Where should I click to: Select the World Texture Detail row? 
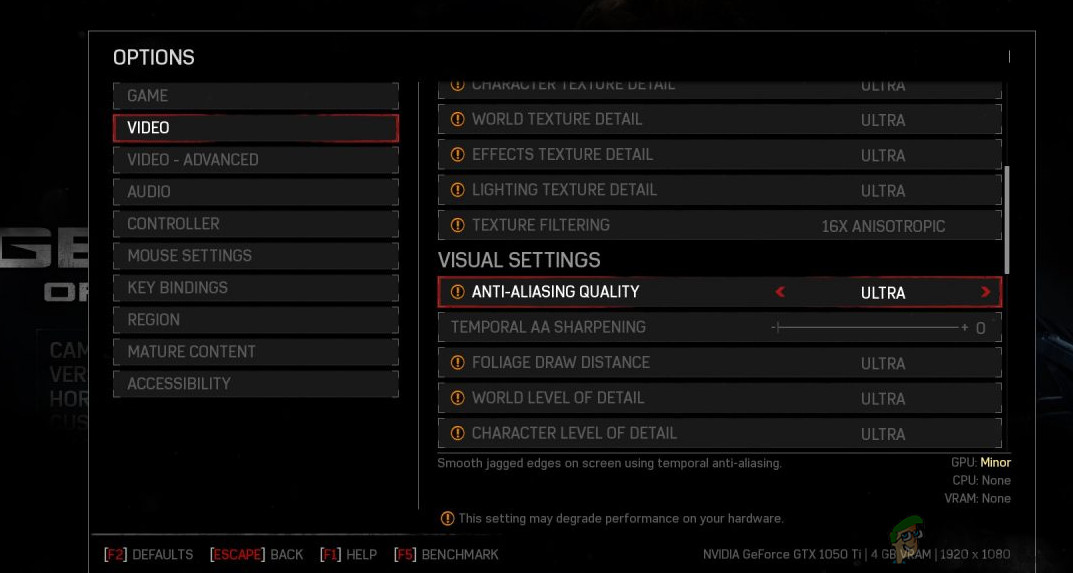click(719, 120)
